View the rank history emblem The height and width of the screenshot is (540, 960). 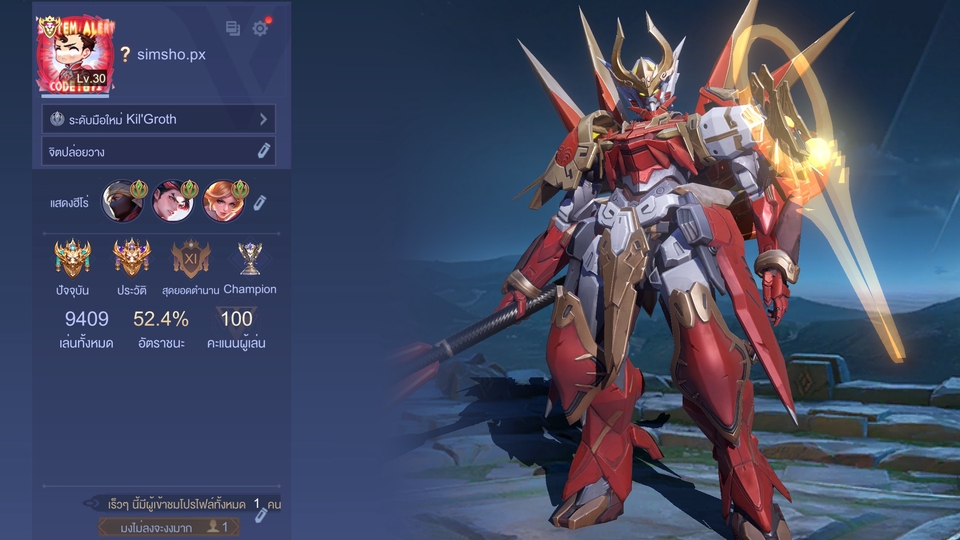[132, 258]
